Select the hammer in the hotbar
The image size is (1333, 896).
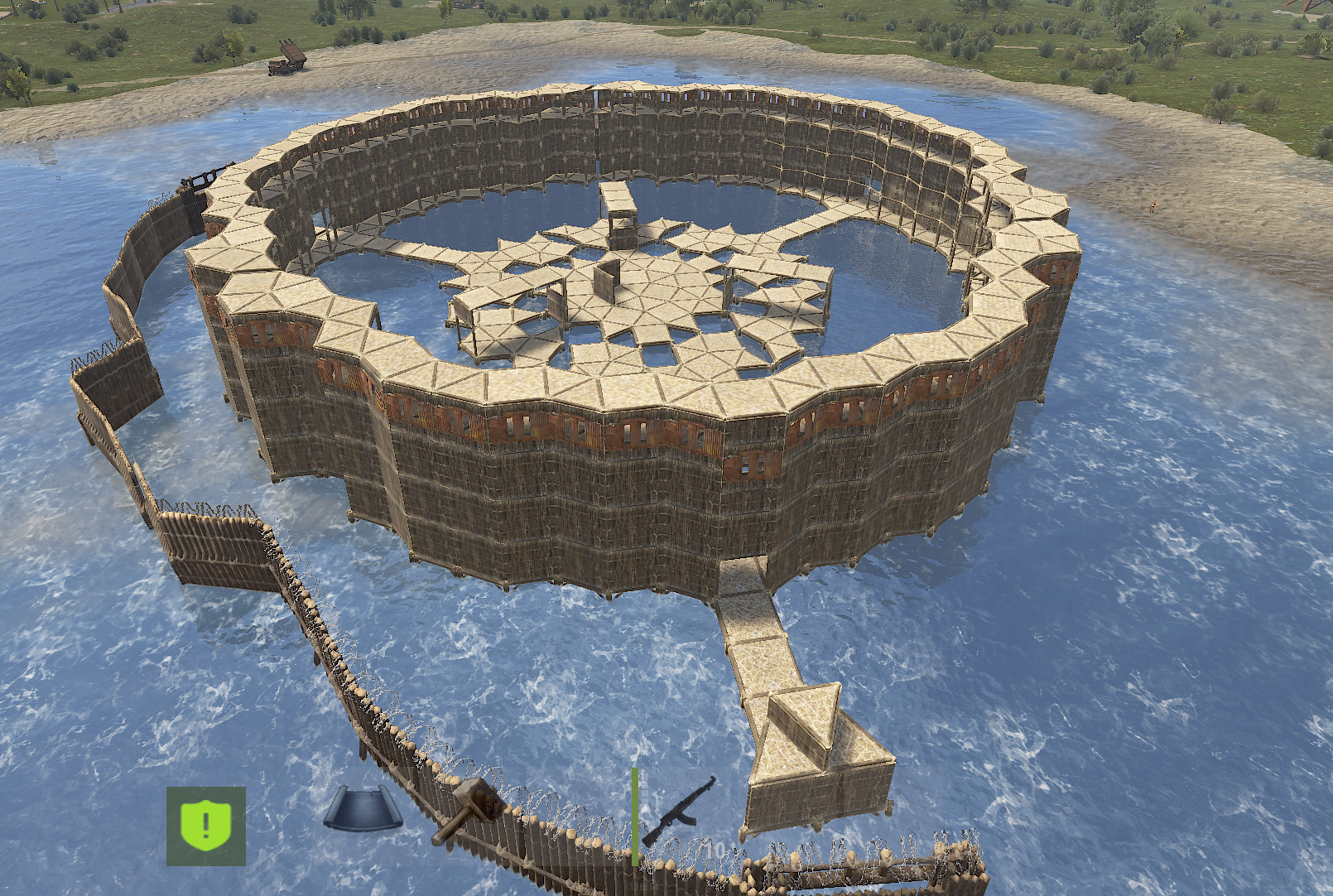click(468, 810)
